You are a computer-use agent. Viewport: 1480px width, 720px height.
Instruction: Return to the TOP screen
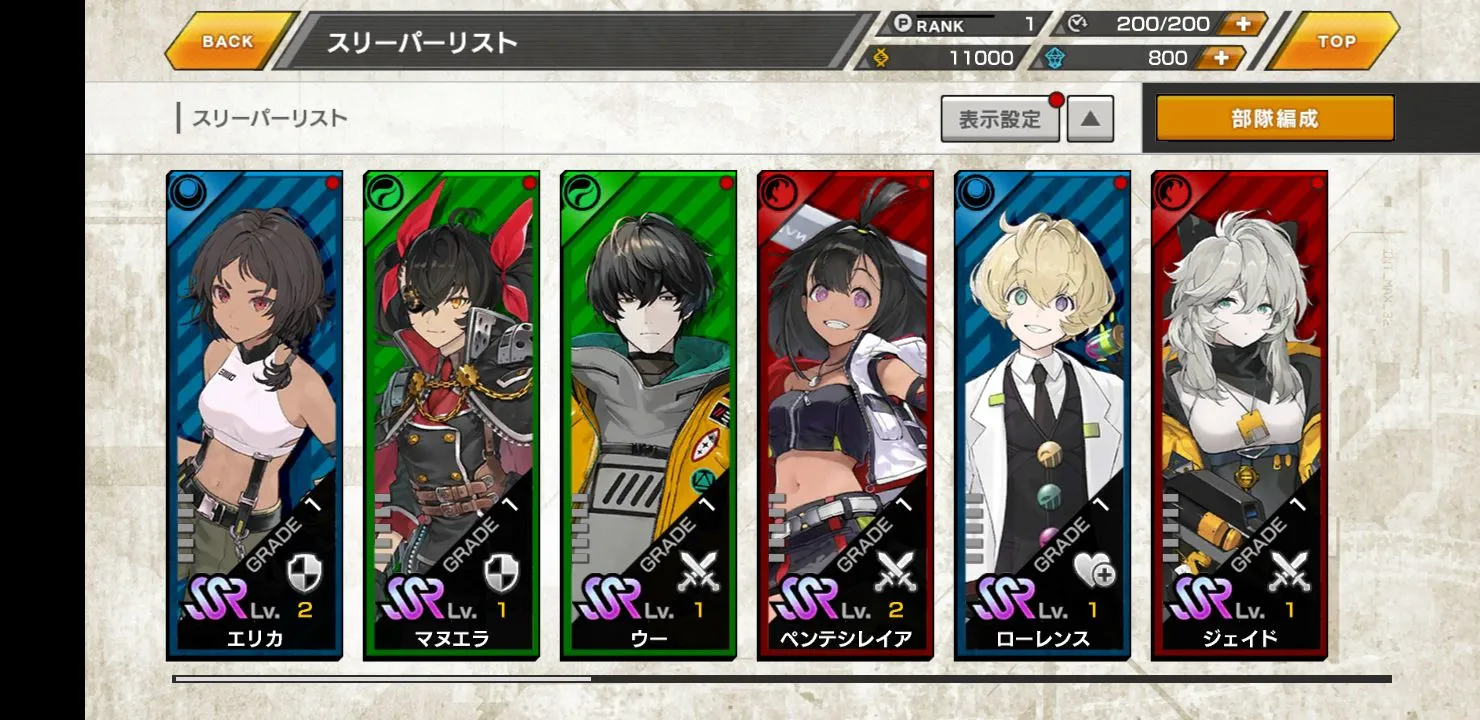(1336, 42)
